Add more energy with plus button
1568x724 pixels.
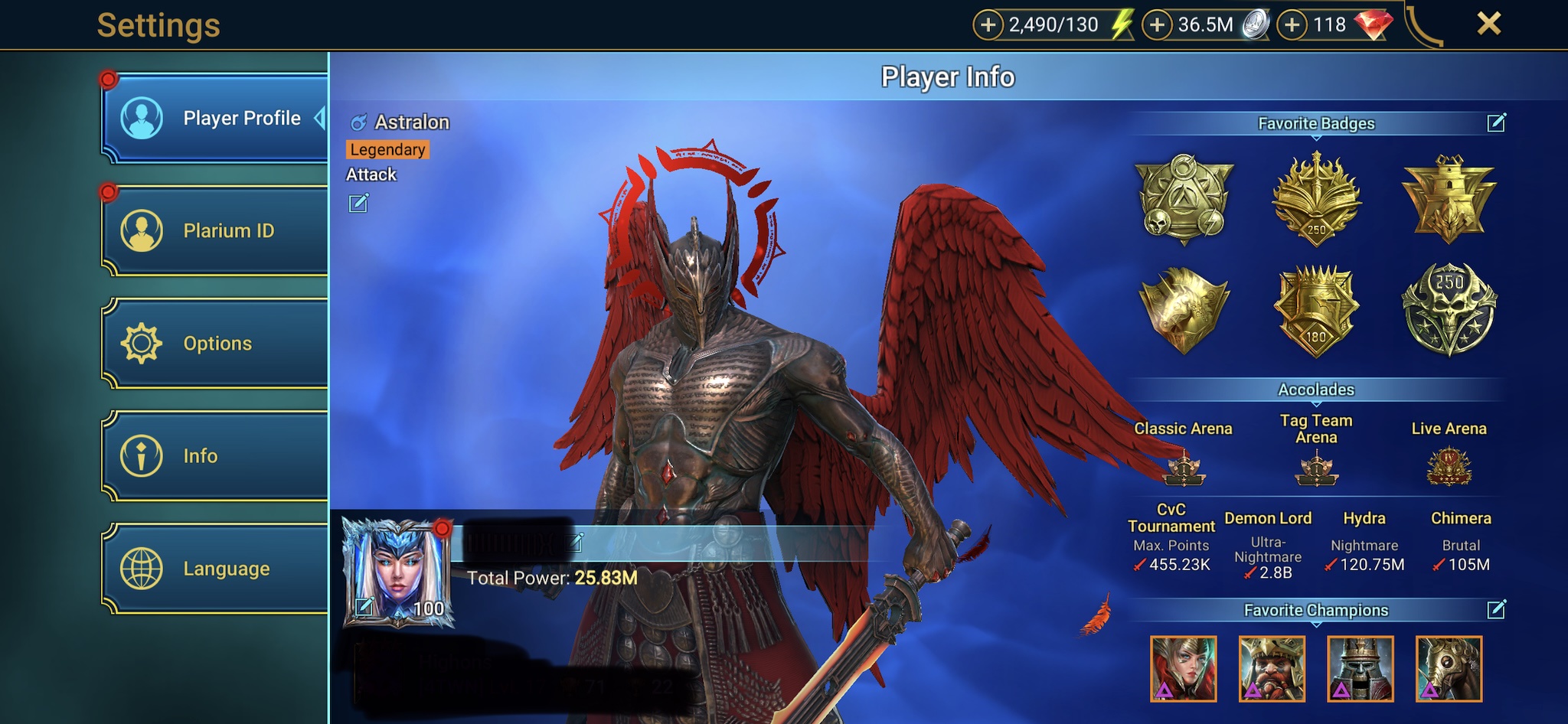point(988,25)
